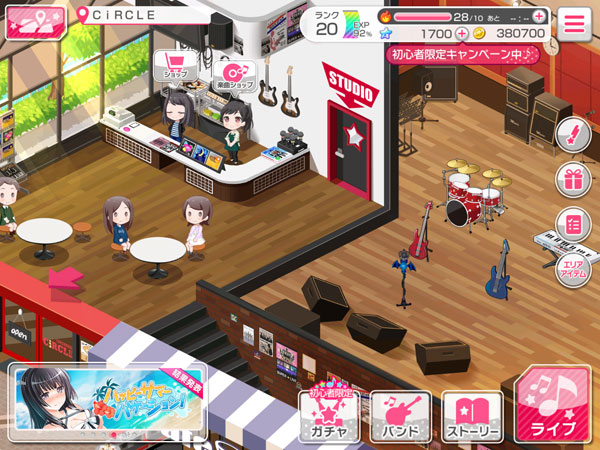Open the beginner-only Gacha menu
The height and width of the screenshot is (450, 600).
coord(329,412)
